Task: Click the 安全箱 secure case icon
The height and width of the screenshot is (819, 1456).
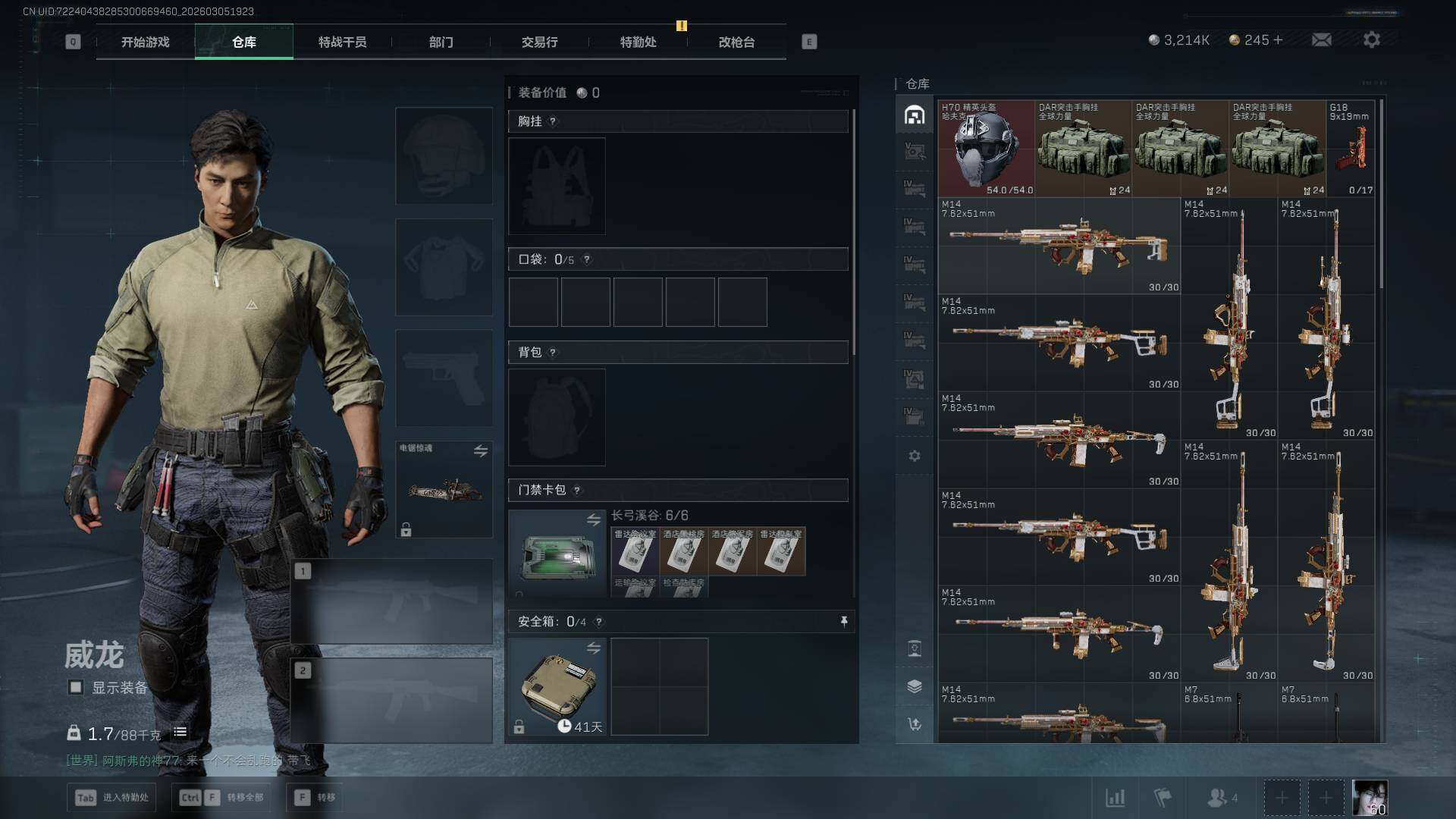Action: point(557,686)
